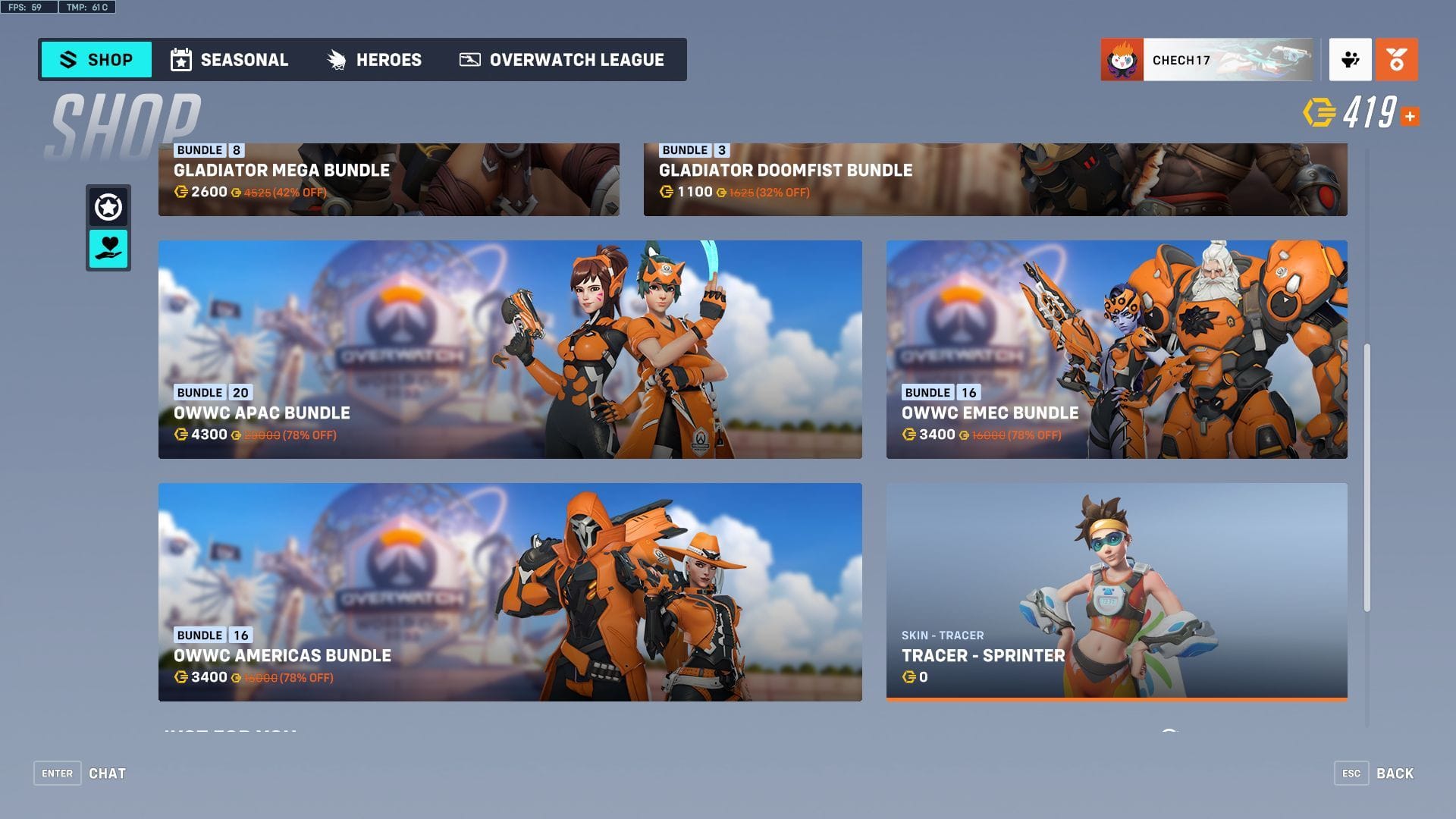Open challenges via the orange medal icon
This screenshot has height=819, width=1456.
(1397, 60)
